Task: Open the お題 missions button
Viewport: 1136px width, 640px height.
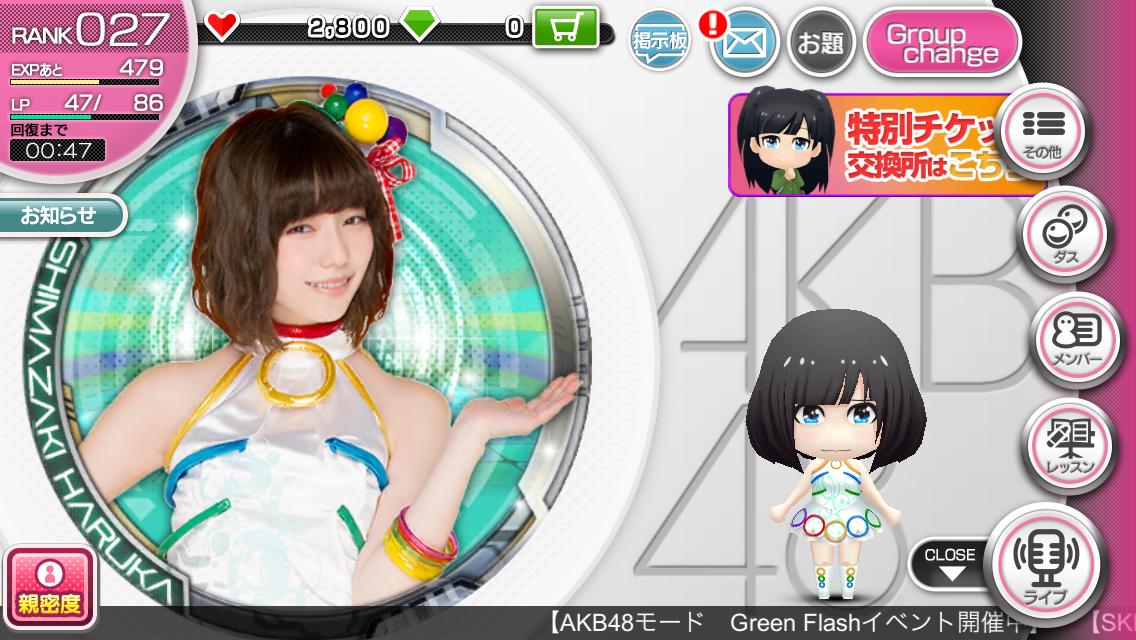Action: [x=819, y=42]
